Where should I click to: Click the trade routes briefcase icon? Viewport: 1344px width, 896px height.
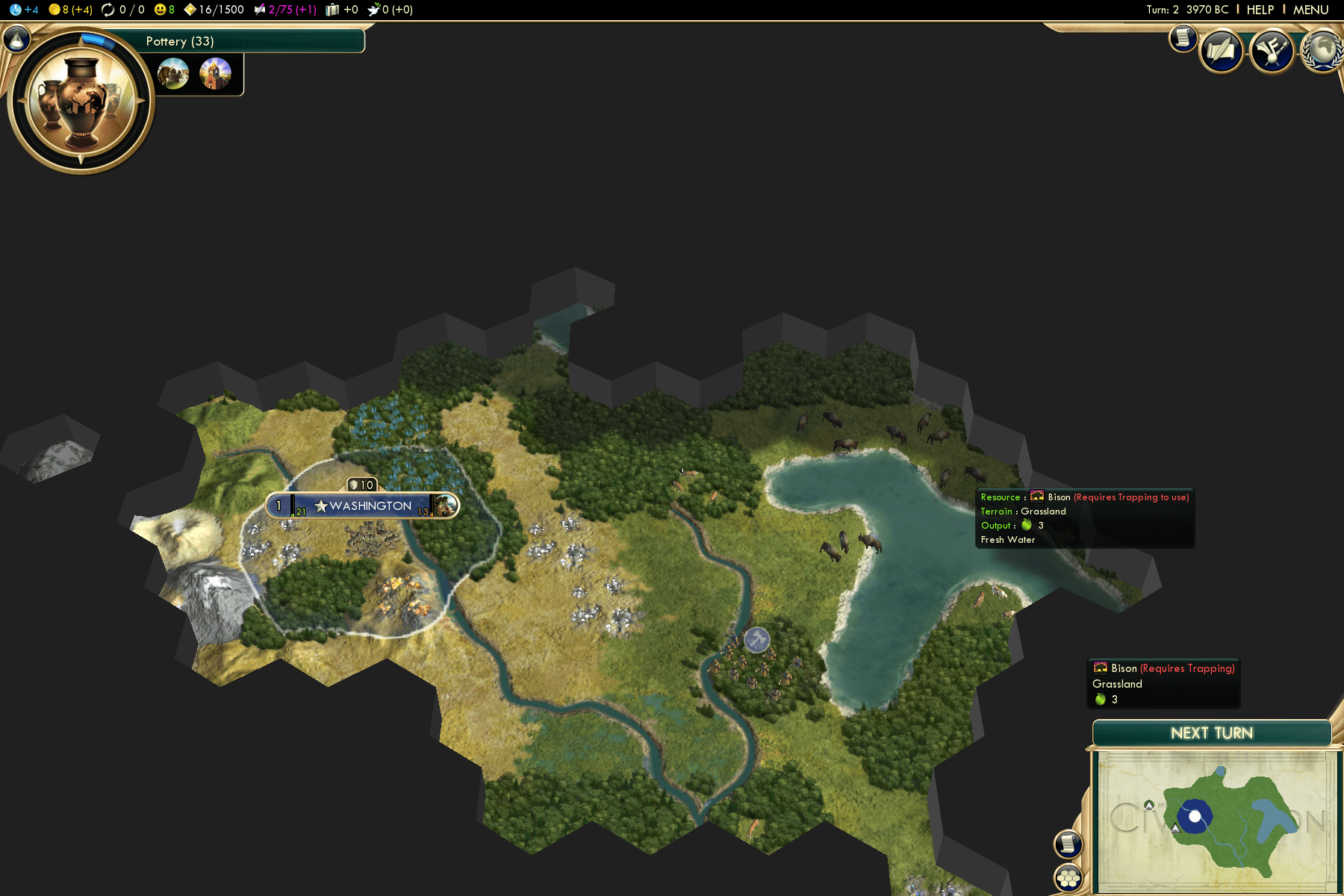point(331,10)
